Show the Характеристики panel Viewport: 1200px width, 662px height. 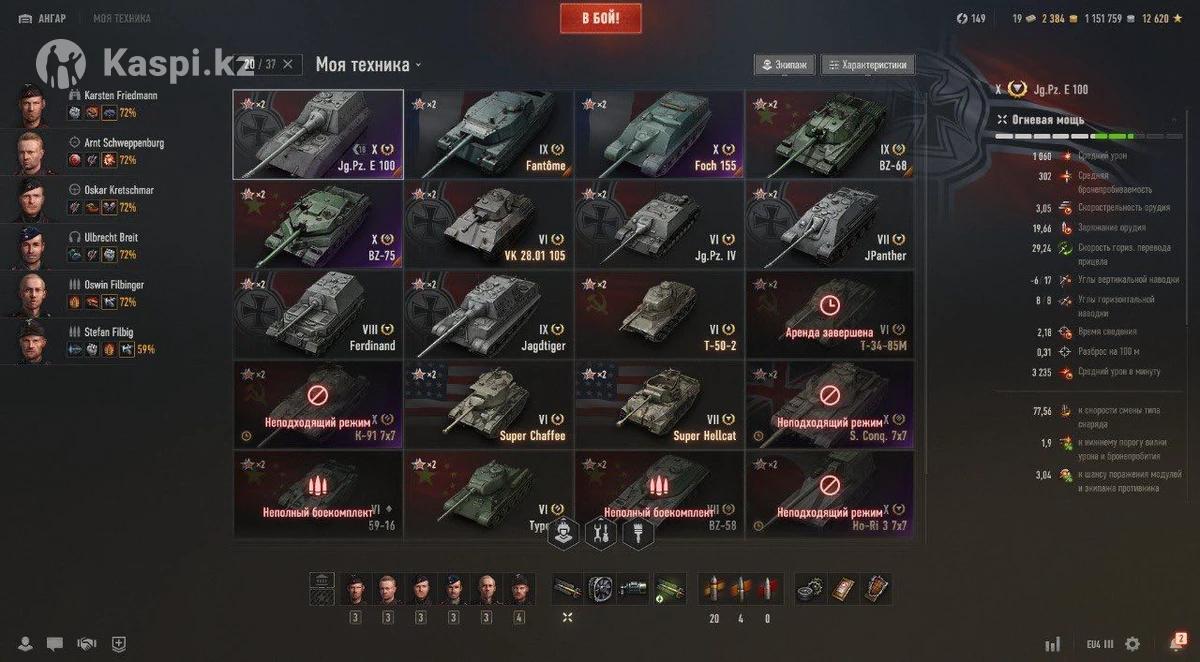click(x=867, y=65)
